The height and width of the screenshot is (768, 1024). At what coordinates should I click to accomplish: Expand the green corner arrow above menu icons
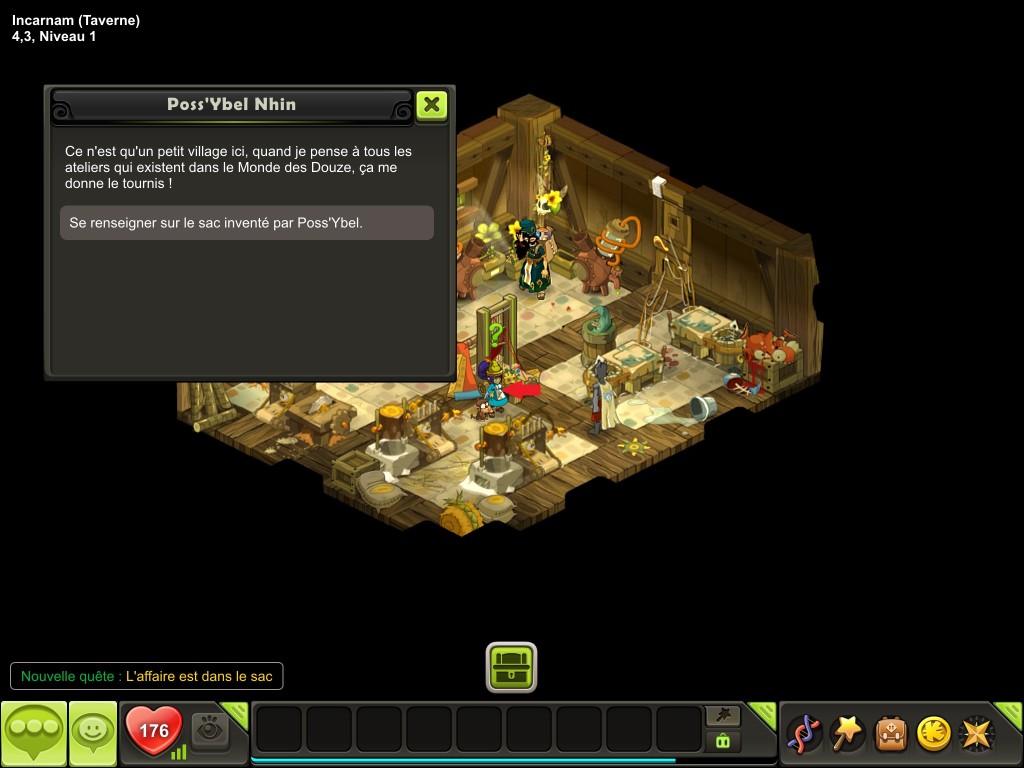1010,713
